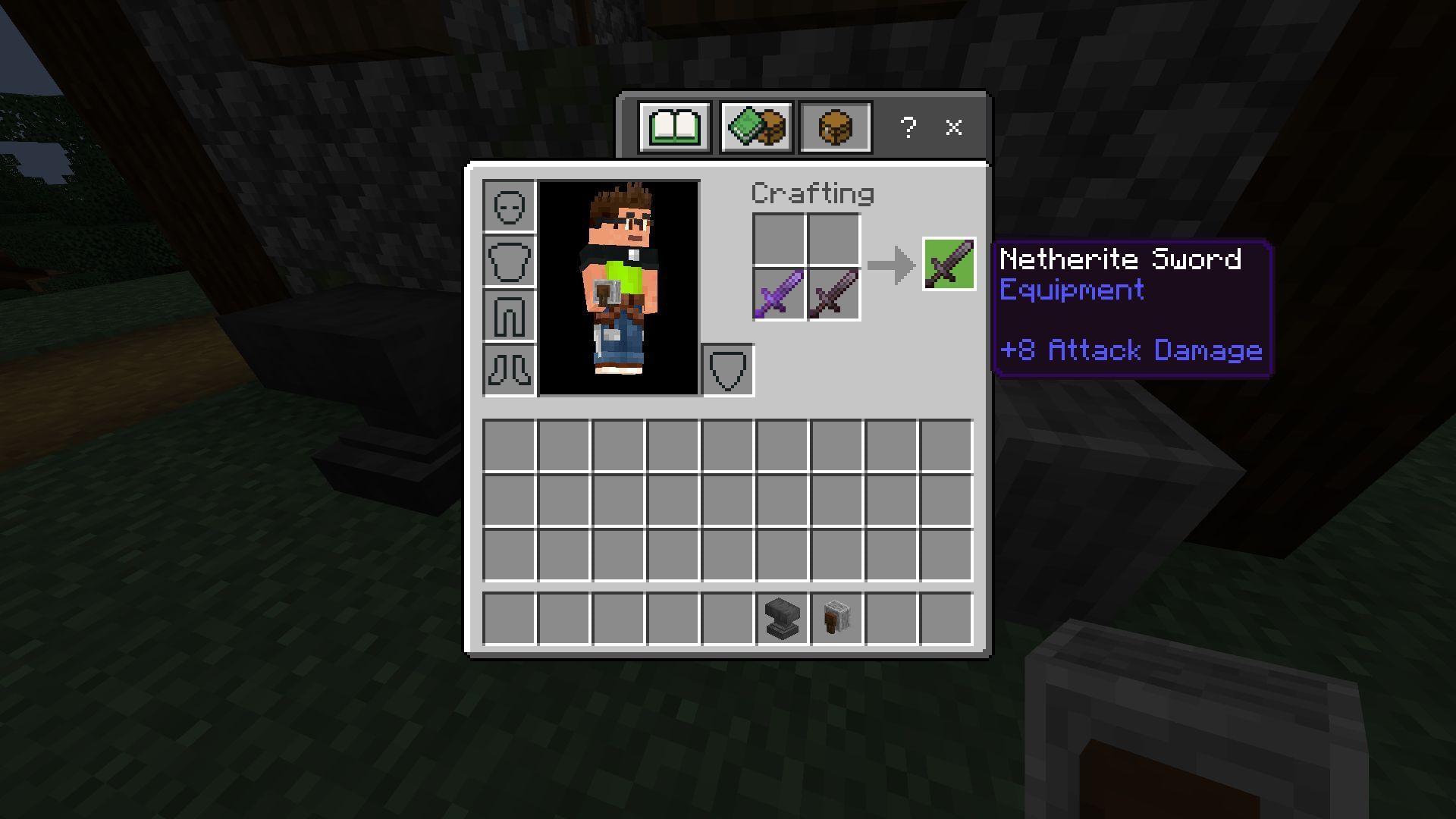Select the recipe book tab on far left
The height and width of the screenshot is (819, 1456).
[673, 127]
